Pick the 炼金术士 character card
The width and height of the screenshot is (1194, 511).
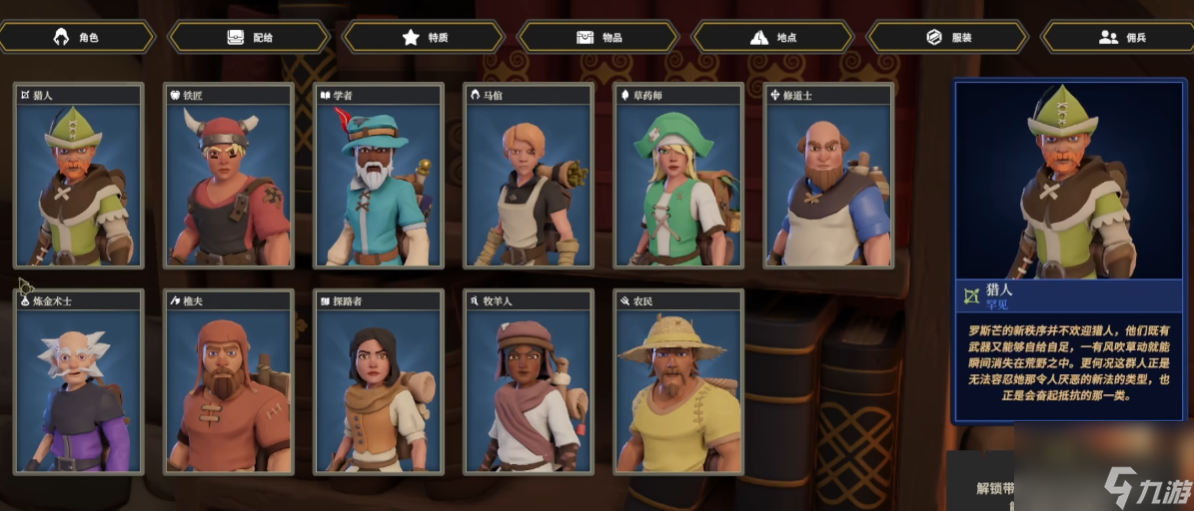[x=79, y=382]
